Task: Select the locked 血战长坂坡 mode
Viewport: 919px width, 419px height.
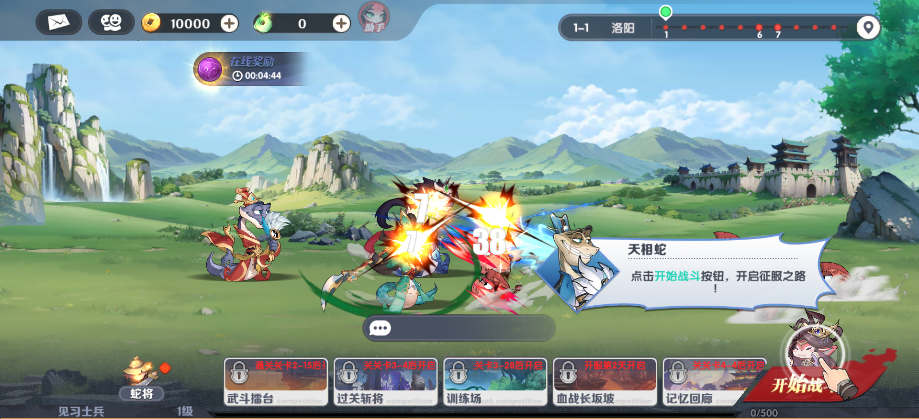Action: 604,385
